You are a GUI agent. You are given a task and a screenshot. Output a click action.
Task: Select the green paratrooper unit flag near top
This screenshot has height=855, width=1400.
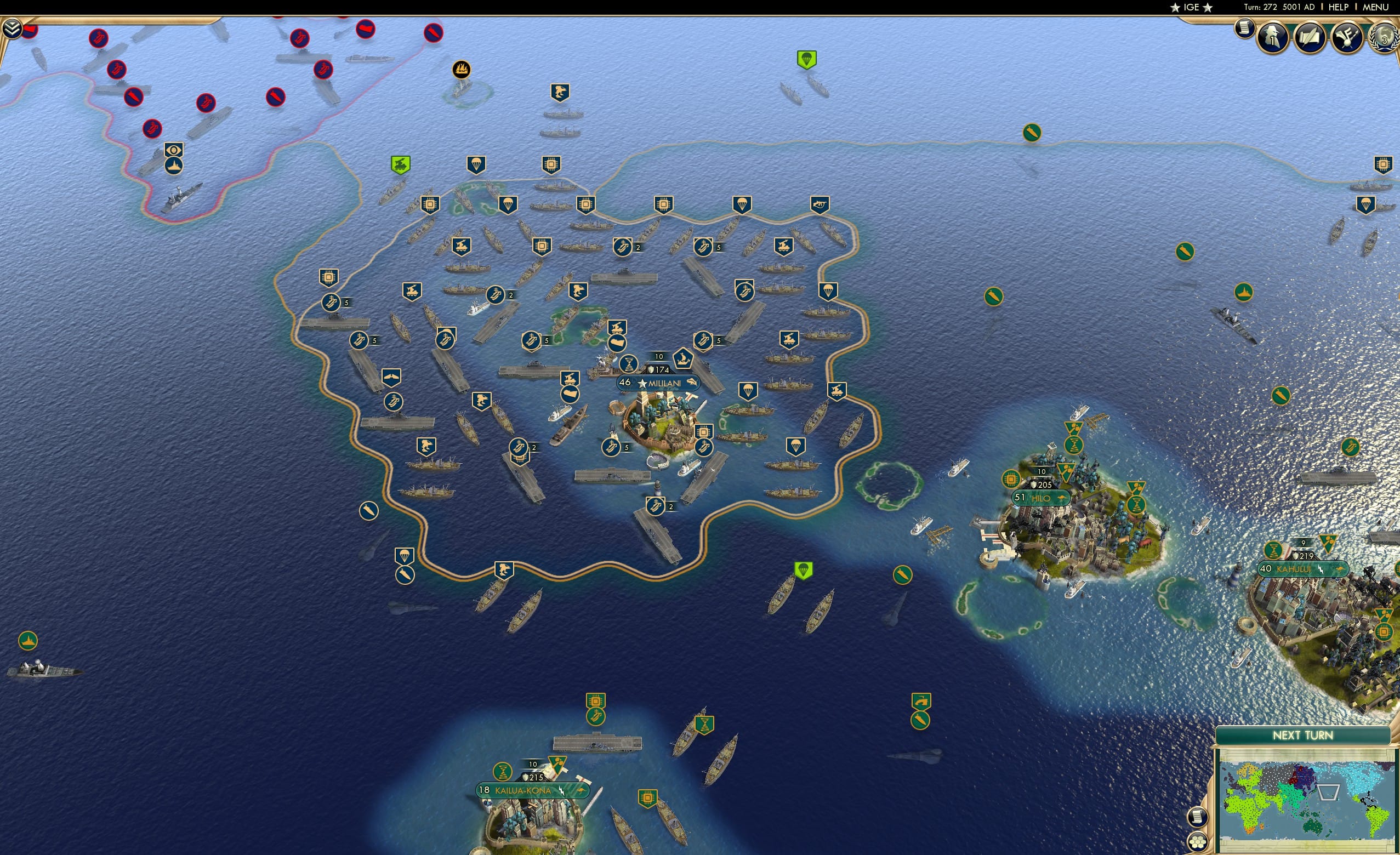click(x=807, y=59)
